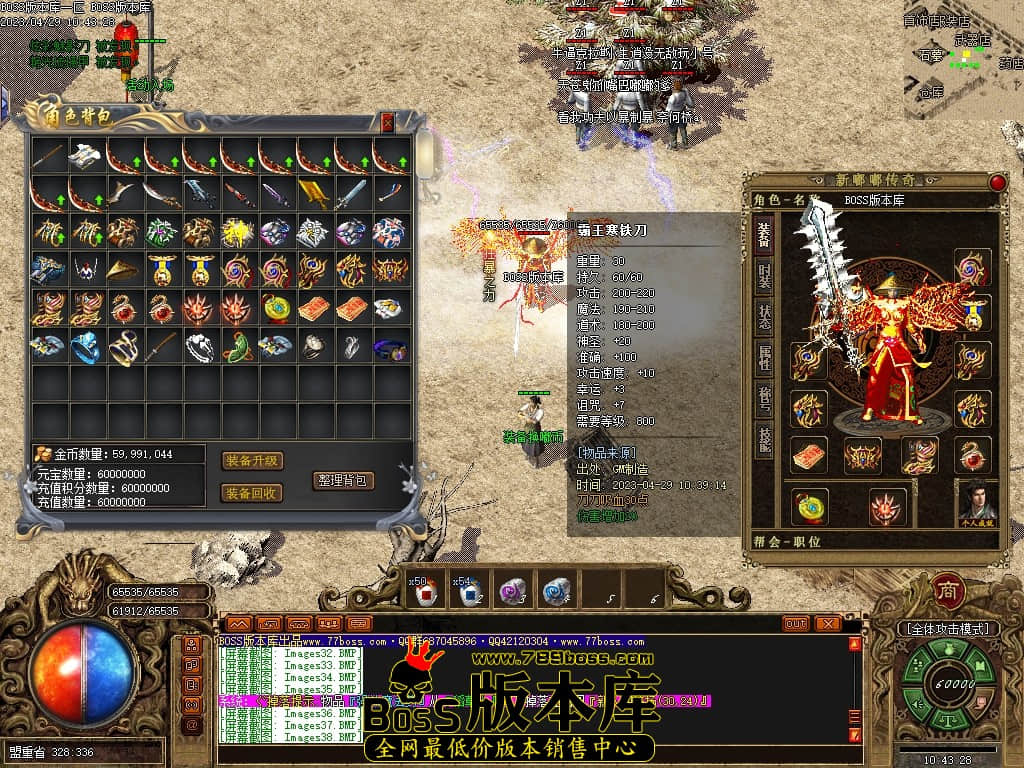This screenshot has height=768, width=1024.
Task: Sort the bag with 整理背包
Action: point(343,480)
